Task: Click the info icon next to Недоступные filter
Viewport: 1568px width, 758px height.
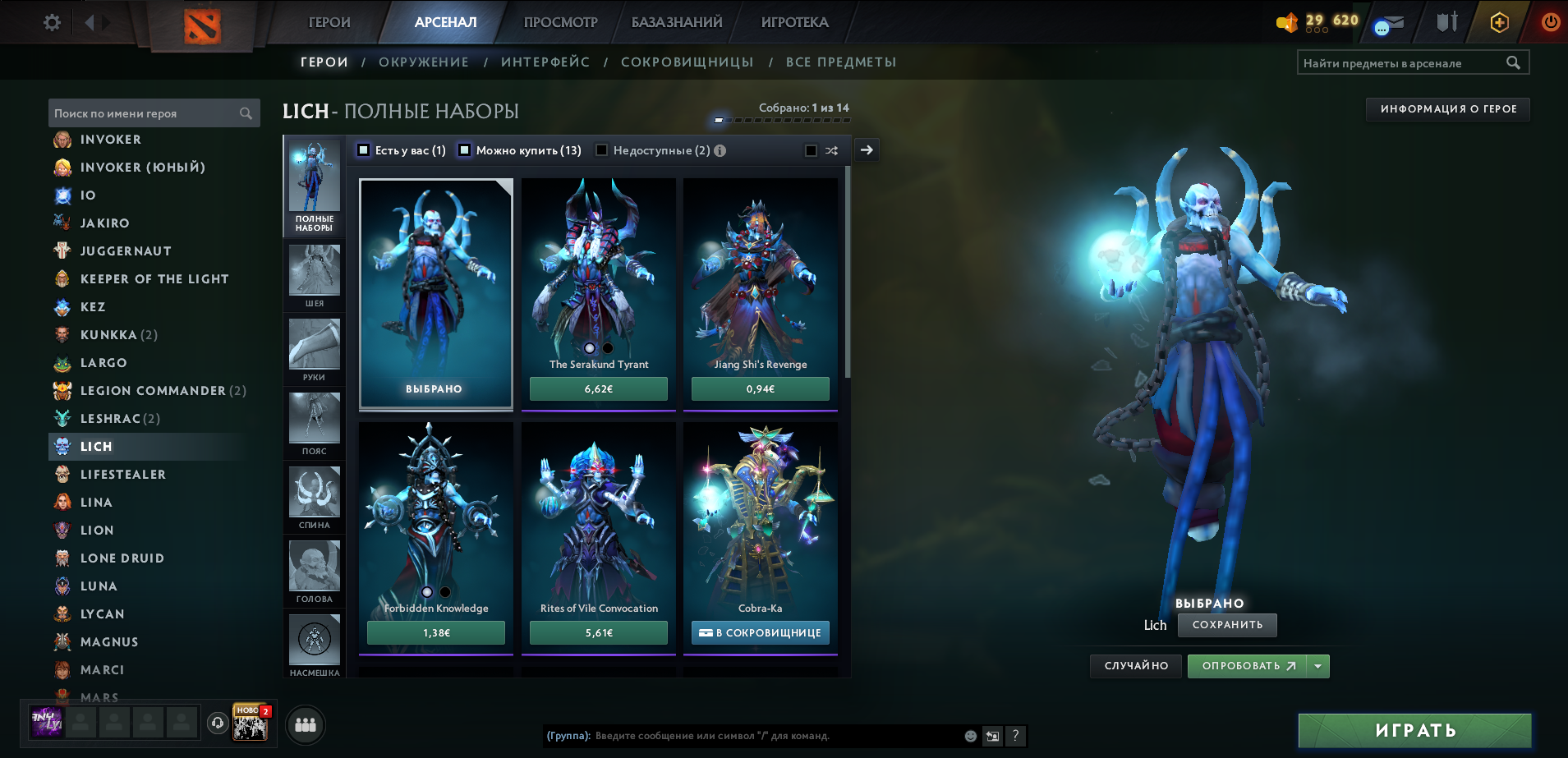Action: 720,150
